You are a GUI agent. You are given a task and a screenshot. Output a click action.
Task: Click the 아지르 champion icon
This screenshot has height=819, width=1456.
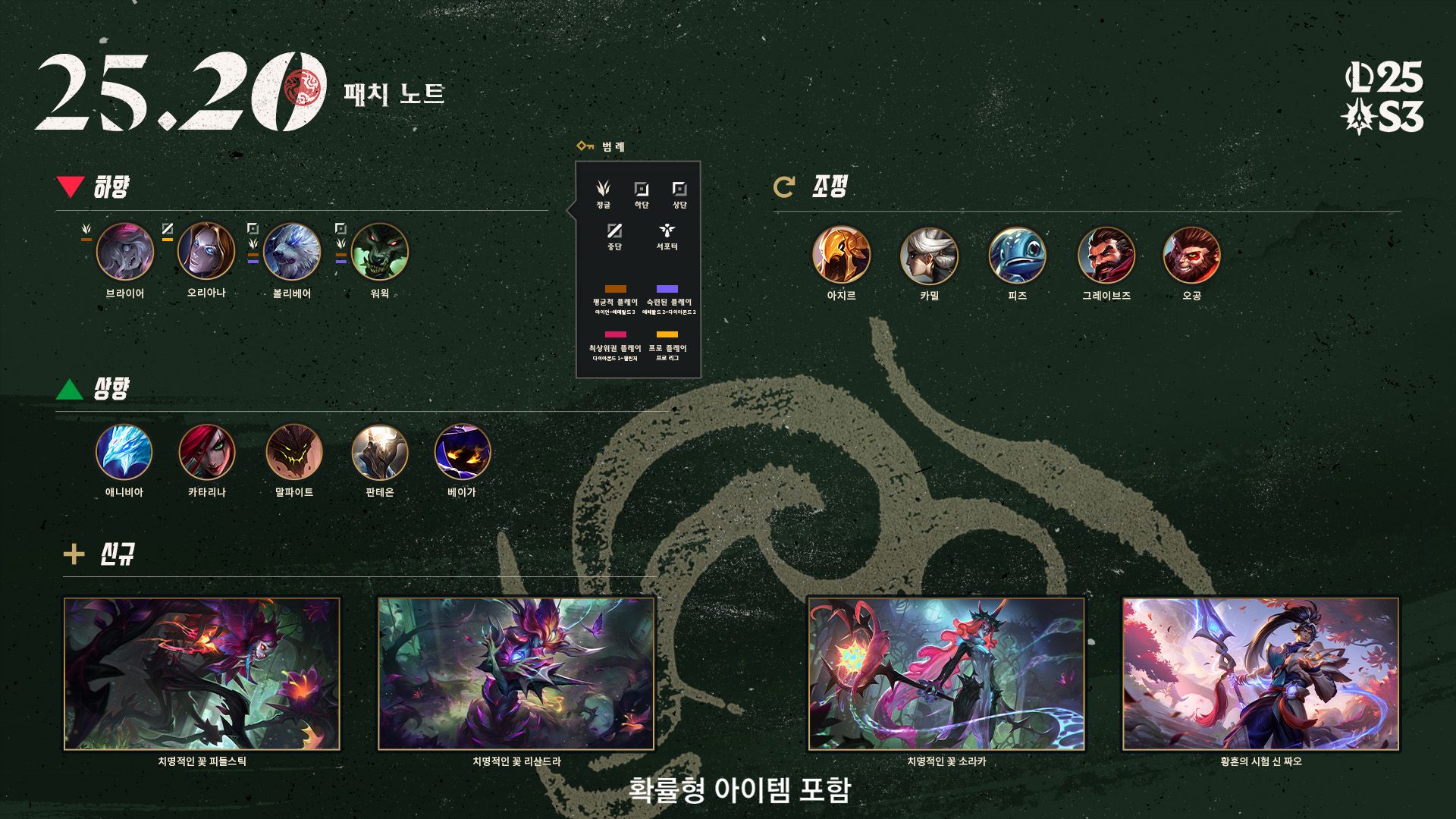(x=841, y=255)
